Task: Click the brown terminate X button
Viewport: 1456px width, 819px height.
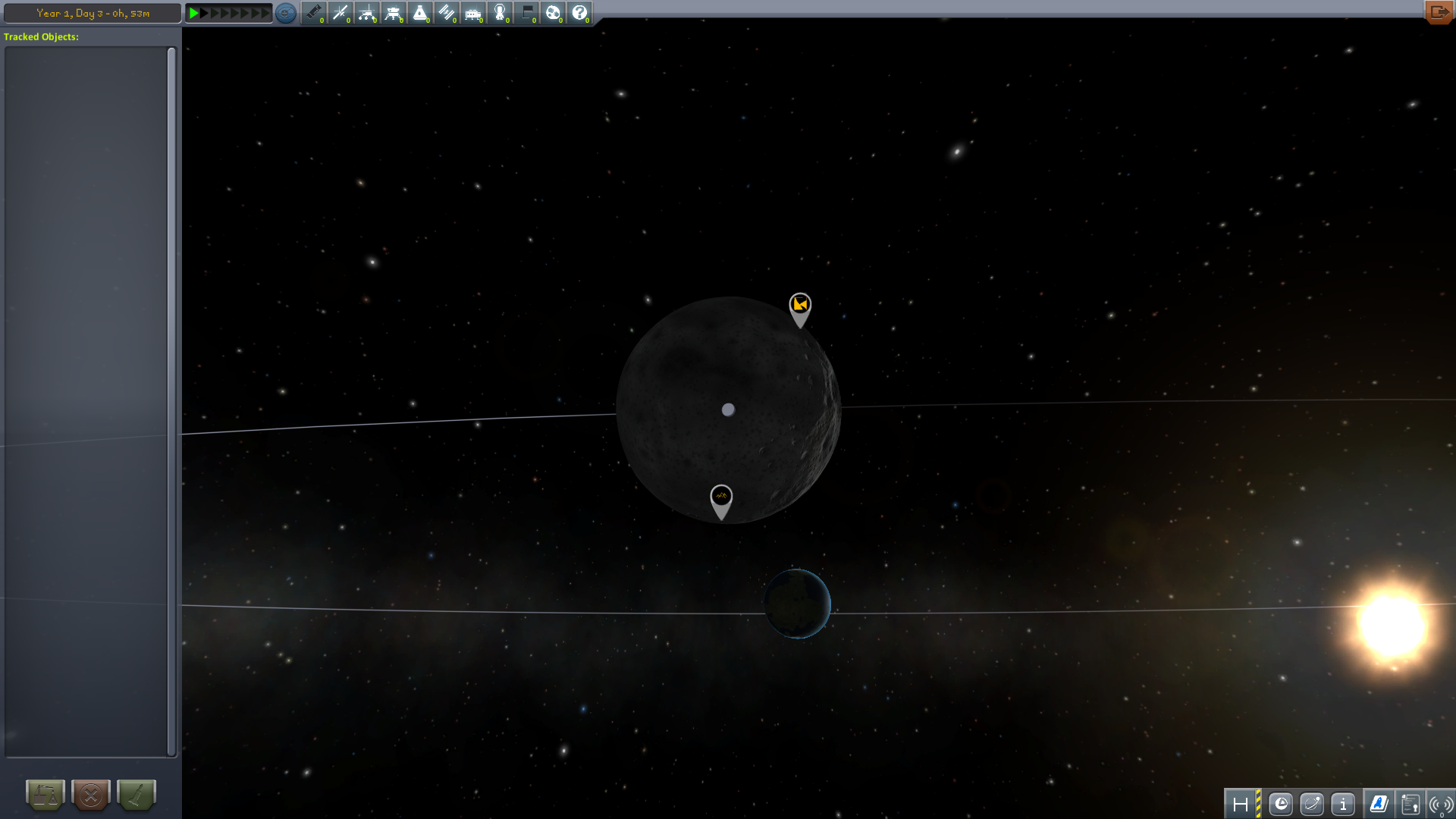Action: coord(91,795)
